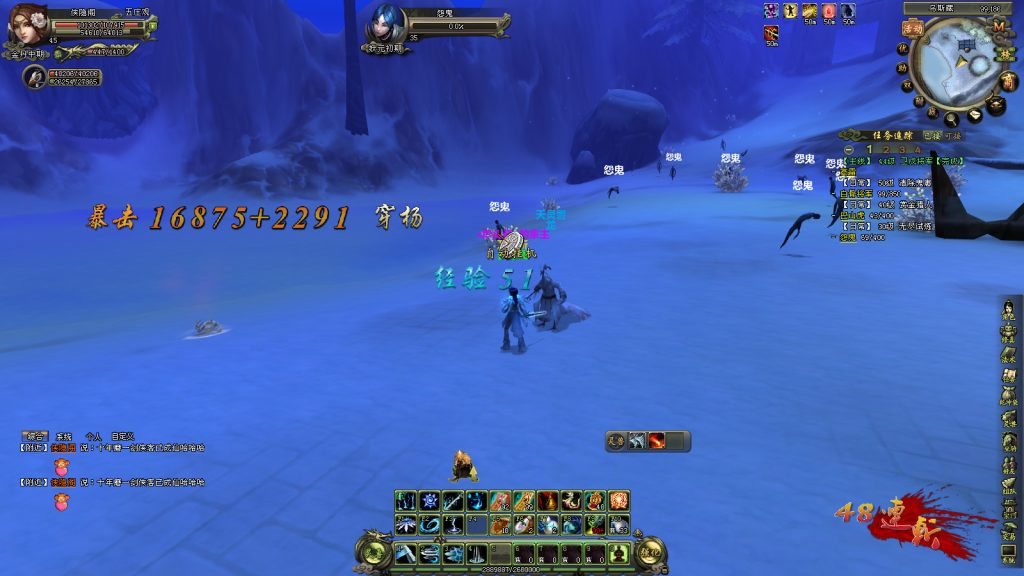Click the player character portrait
1024x576 pixels.
(29, 27)
